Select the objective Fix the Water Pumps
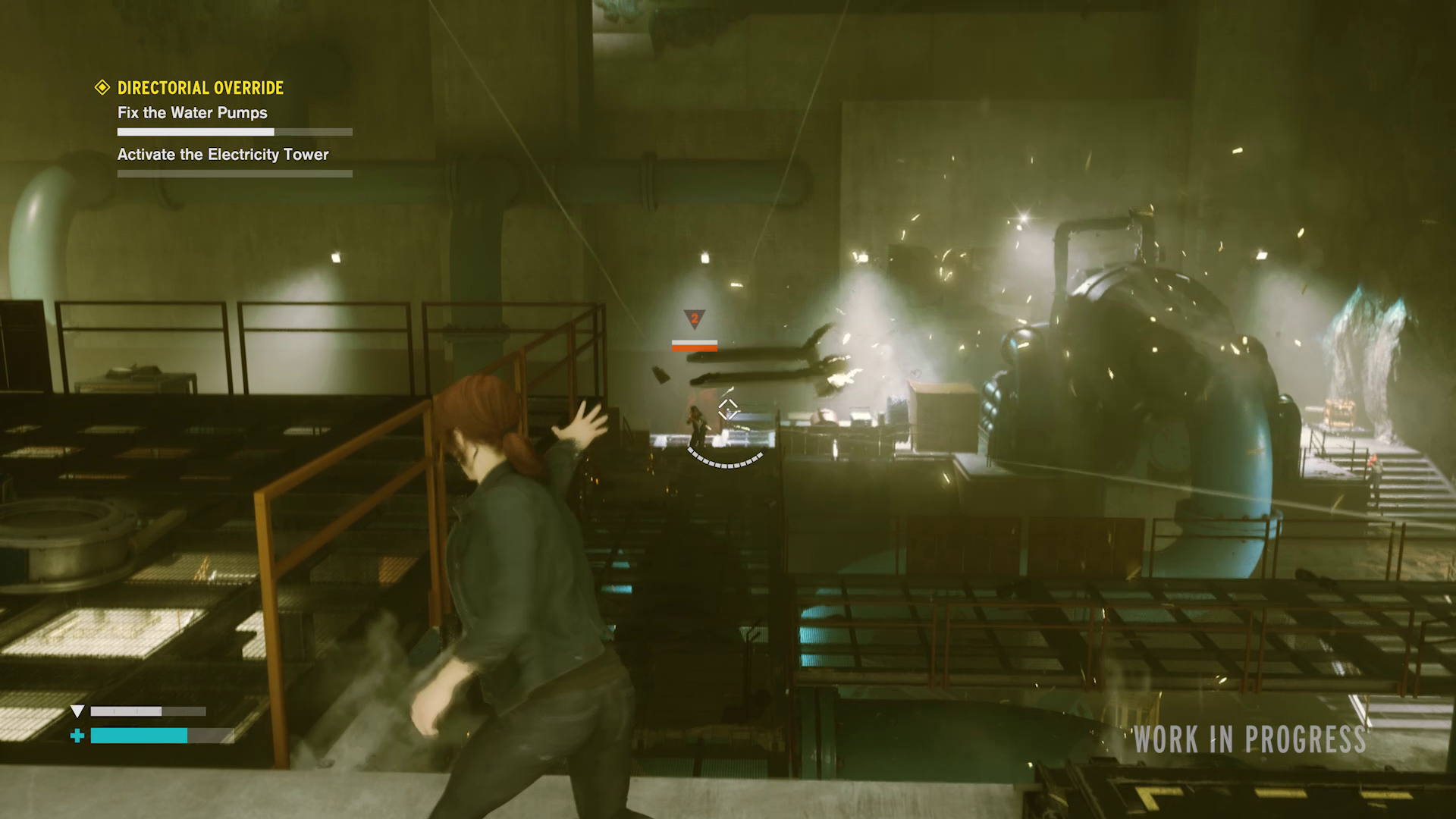 pyautogui.click(x=192, y=112)
